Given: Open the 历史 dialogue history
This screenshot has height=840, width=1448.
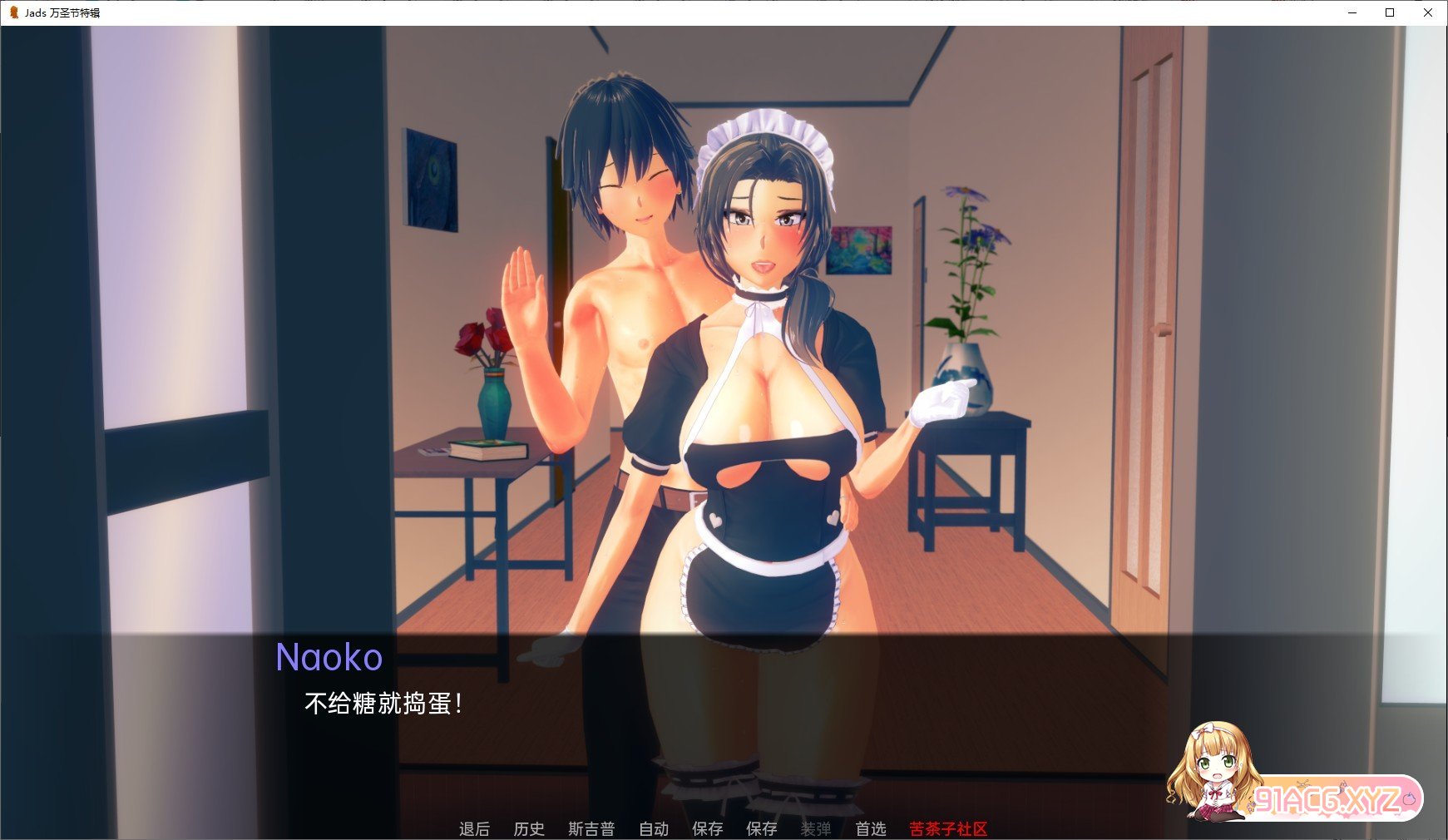Looking at the screenshot, I should pyautogui.click(x=527, y=828).
